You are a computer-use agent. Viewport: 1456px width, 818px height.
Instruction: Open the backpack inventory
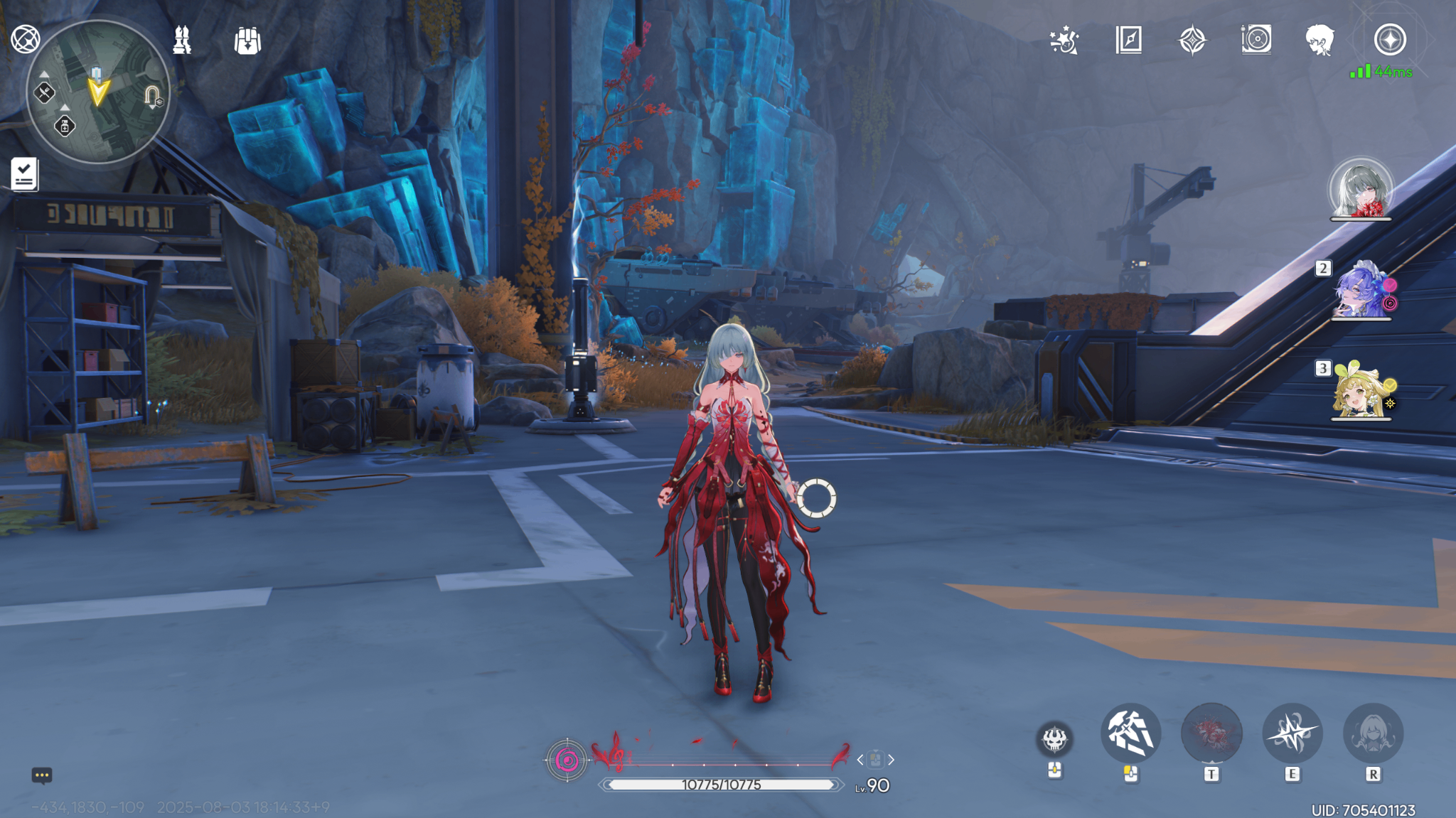(x=247, y=41)
